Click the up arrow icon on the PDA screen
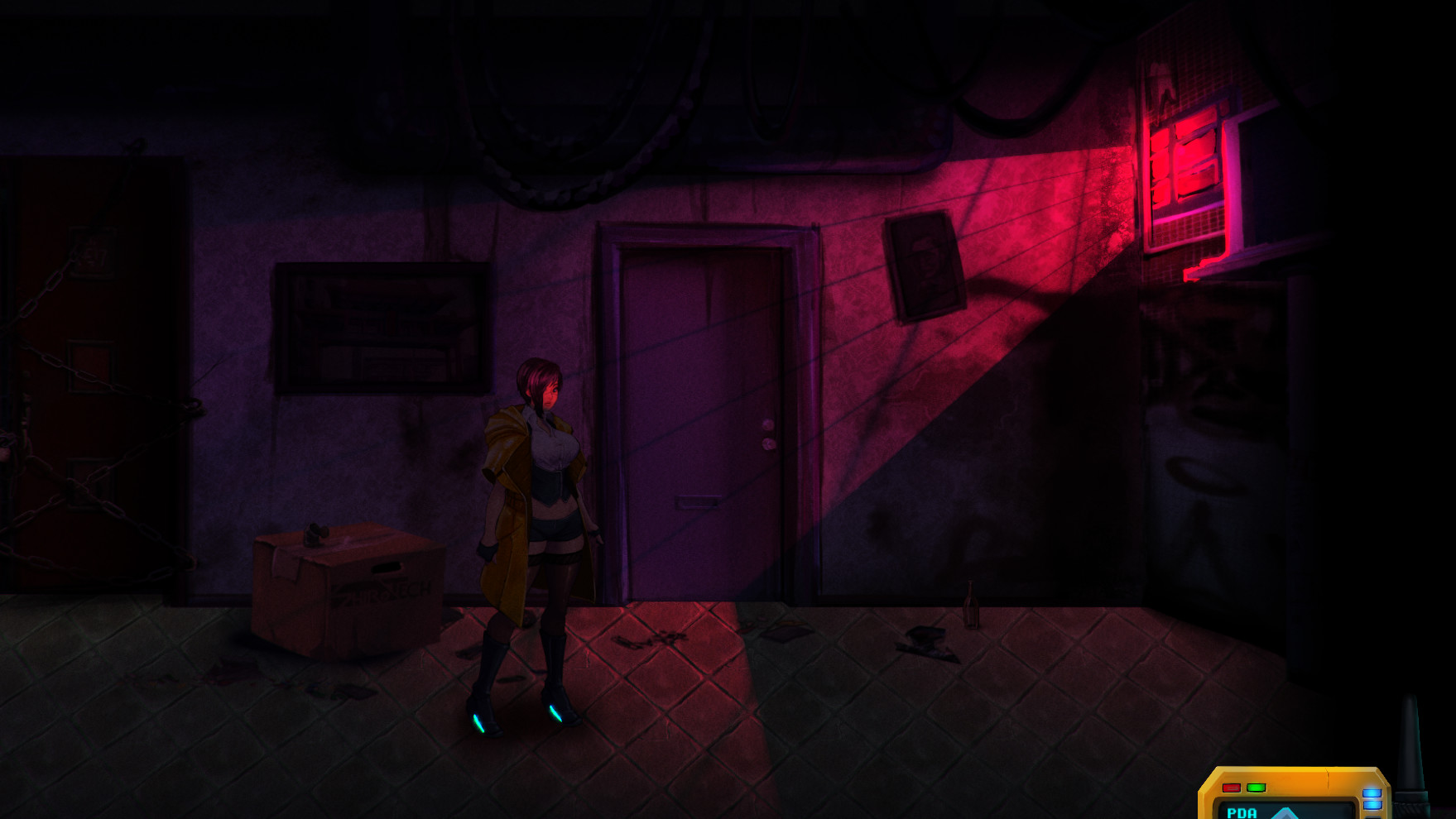Viewport: 1456px width, 819px height. [1288, 813]
